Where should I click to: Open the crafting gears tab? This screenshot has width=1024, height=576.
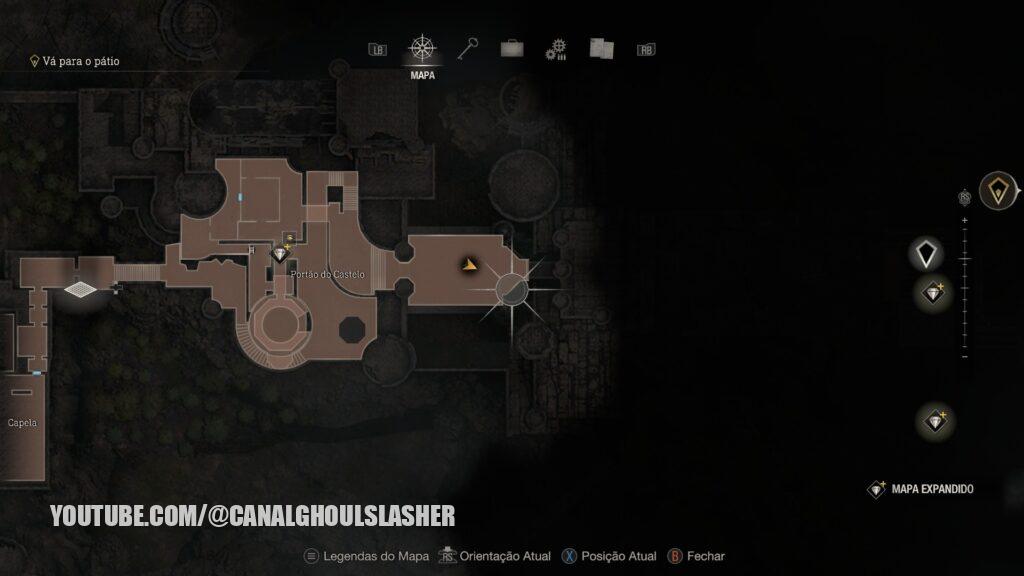click(x=556, y=49)
